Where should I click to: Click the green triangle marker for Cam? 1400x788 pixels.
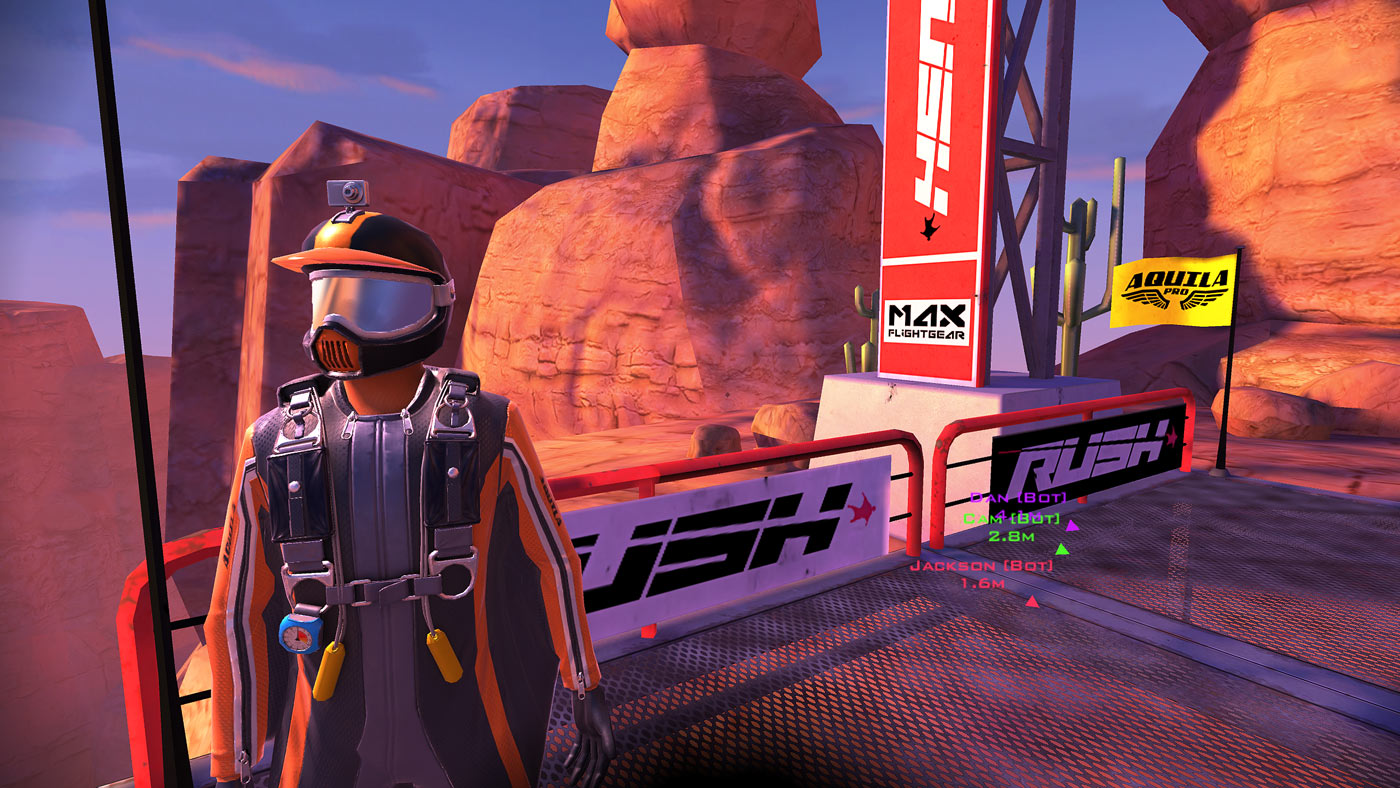tap(1061, 550)
